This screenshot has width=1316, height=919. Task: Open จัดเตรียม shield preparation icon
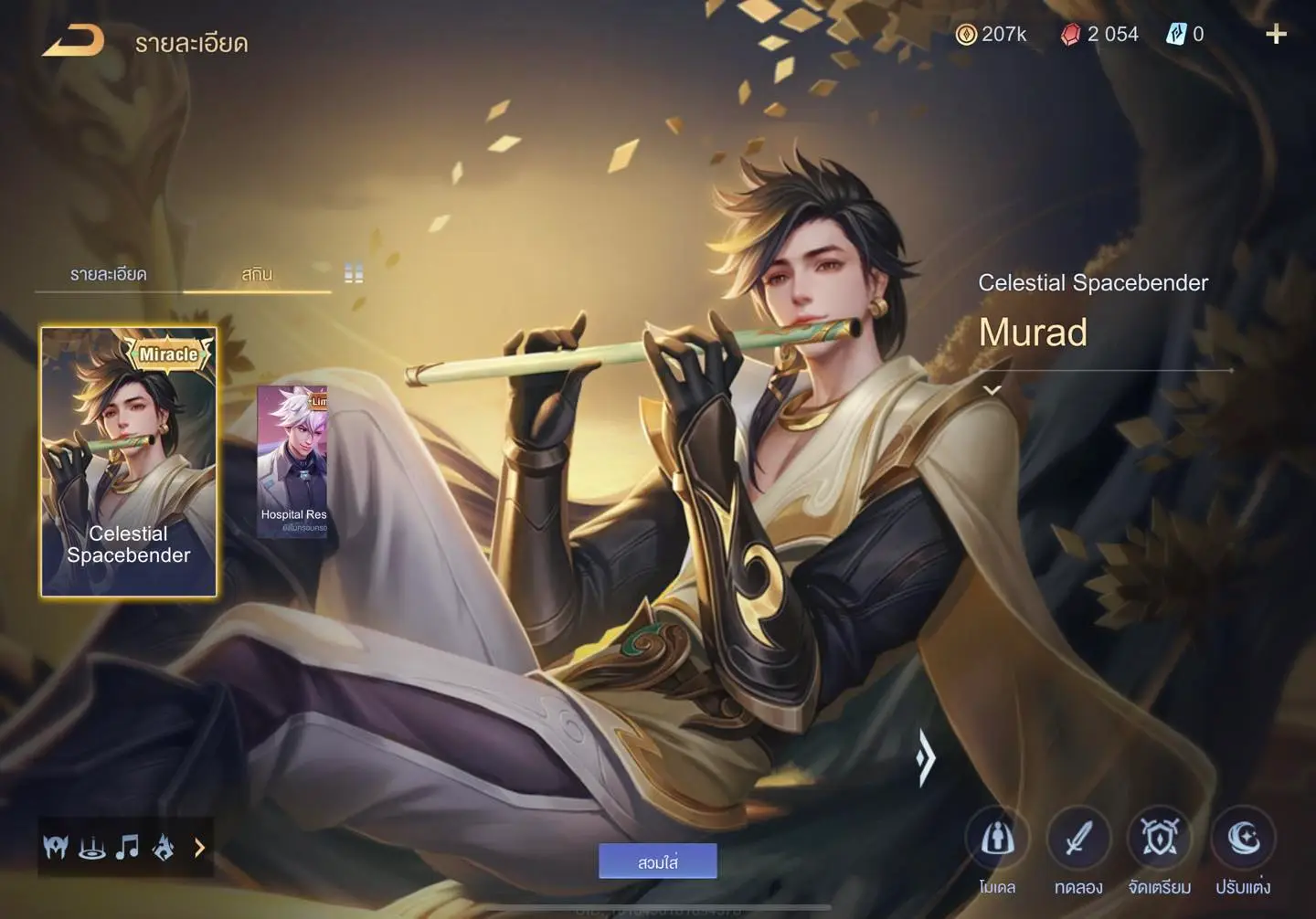(1160, 838)
